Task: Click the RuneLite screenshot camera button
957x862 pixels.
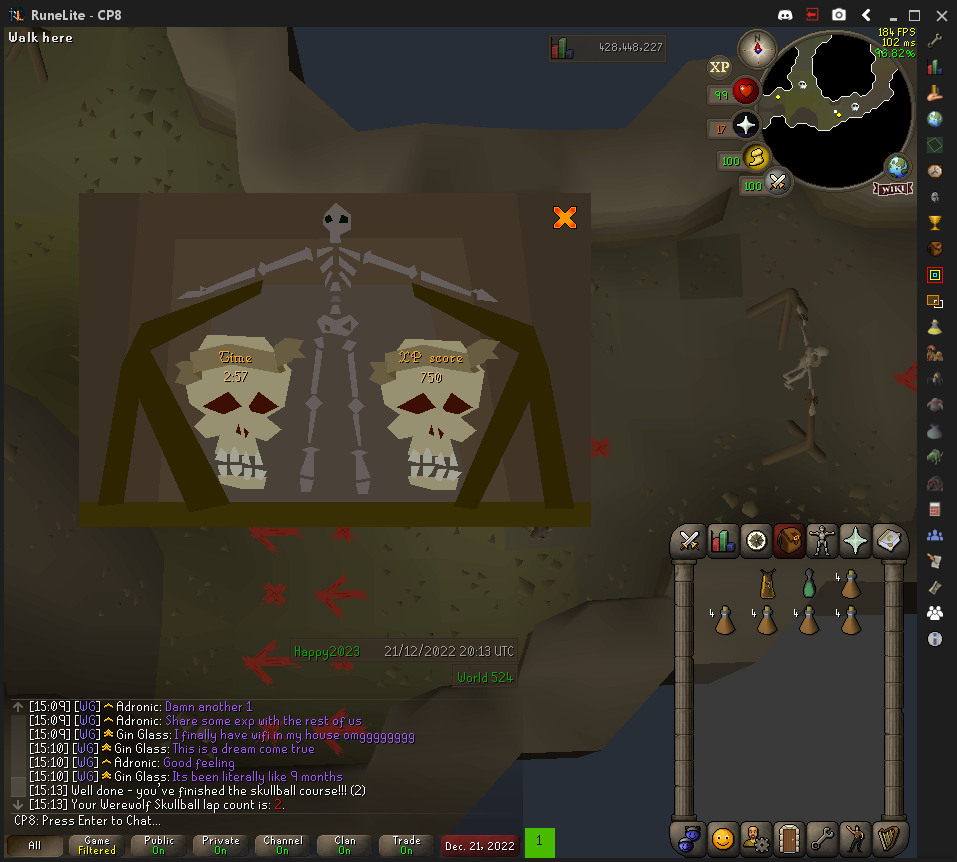Action: [839, 15]
